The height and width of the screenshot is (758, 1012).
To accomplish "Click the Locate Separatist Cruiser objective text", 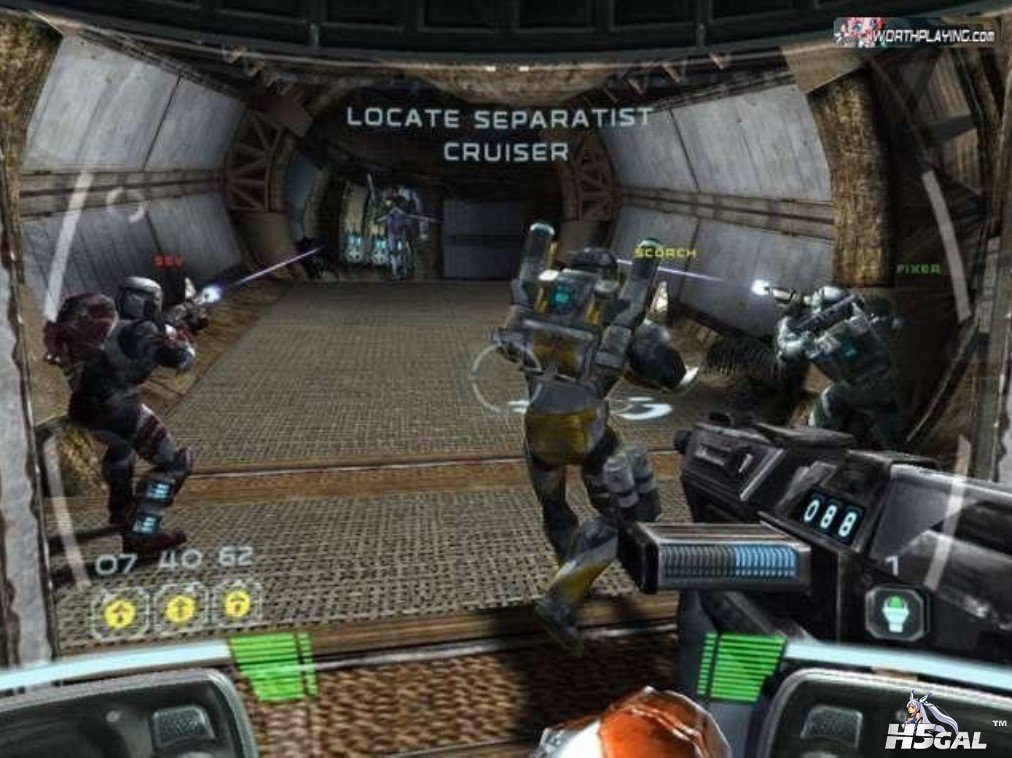I will [x=500, y=133].
